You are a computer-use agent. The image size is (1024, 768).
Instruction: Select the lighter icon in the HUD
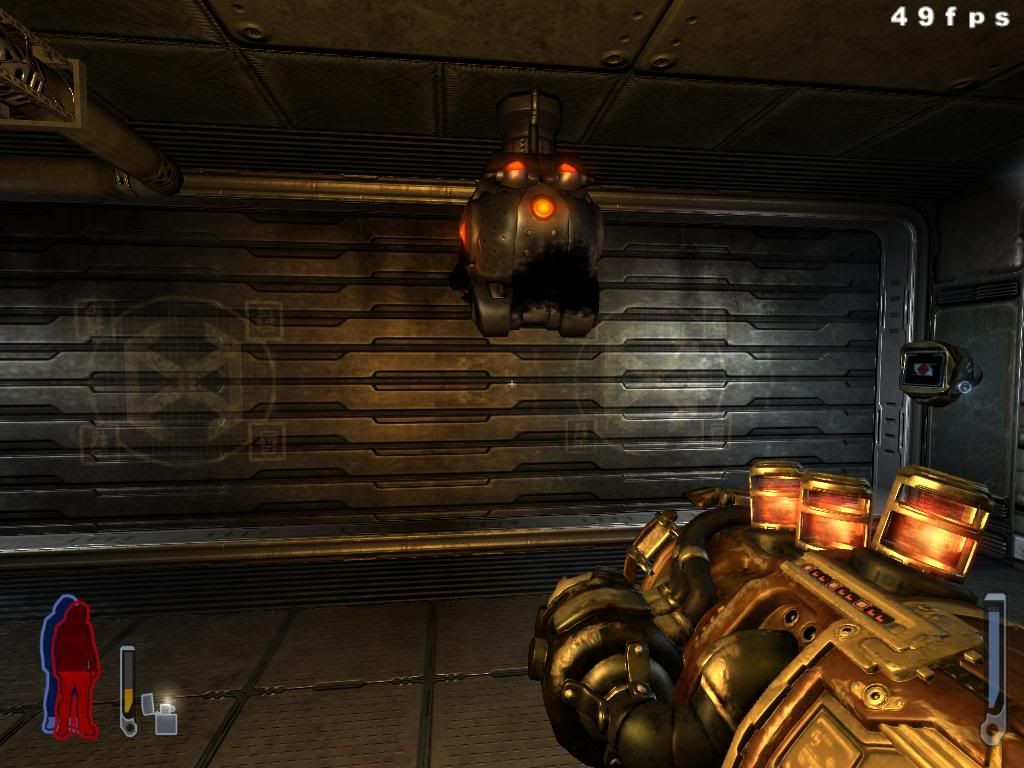pos(161,716)
